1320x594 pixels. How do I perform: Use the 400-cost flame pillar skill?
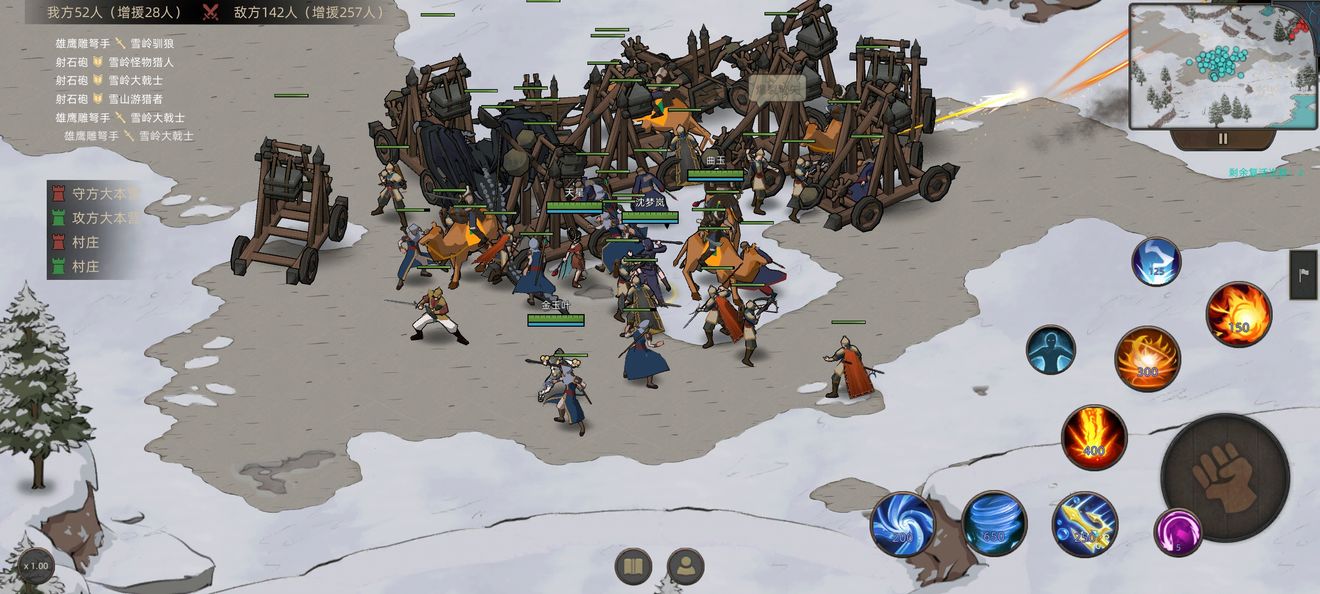(1094, 437)
